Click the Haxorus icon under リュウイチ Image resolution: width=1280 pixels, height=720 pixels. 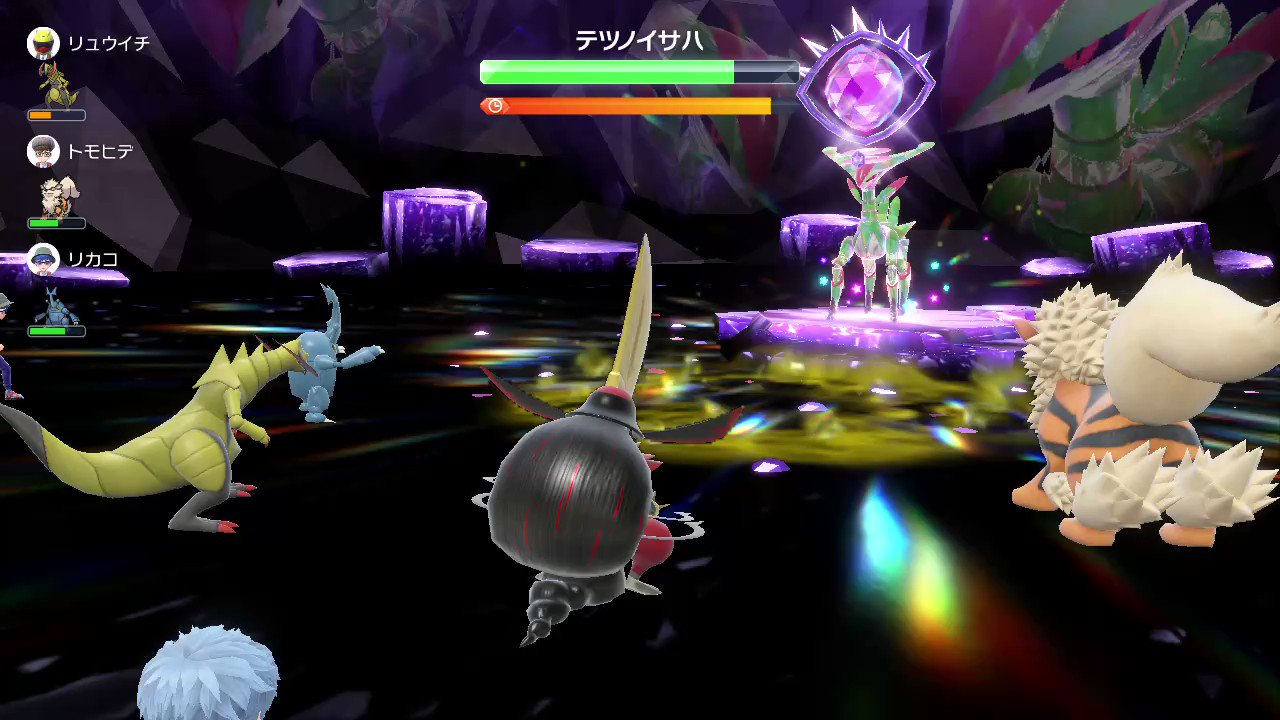pyautogui.click(x=57, y=85)
